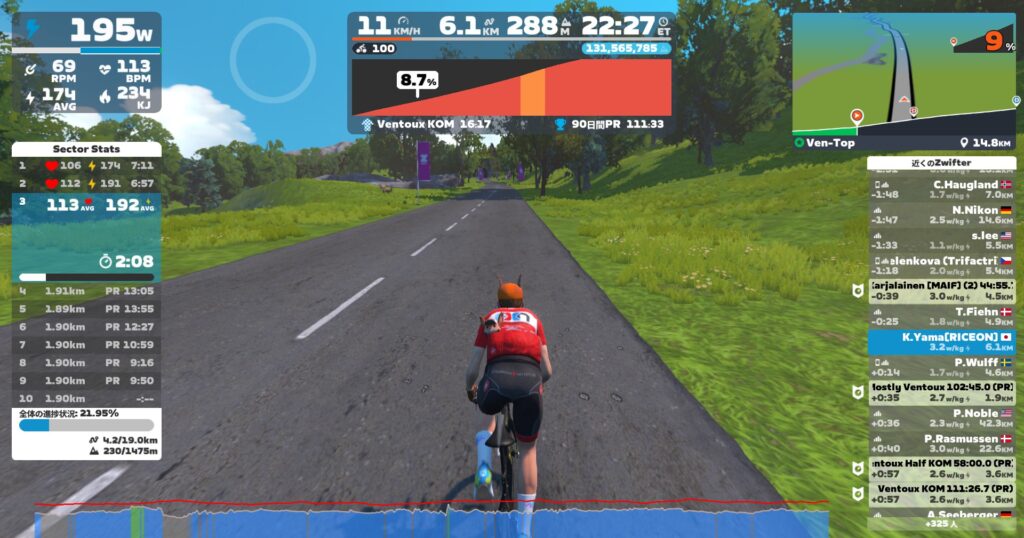Select the Ventoux Half KOM pace row
Image resolution: width=1024 pixels, height=538 pixels.
point(942,468)
